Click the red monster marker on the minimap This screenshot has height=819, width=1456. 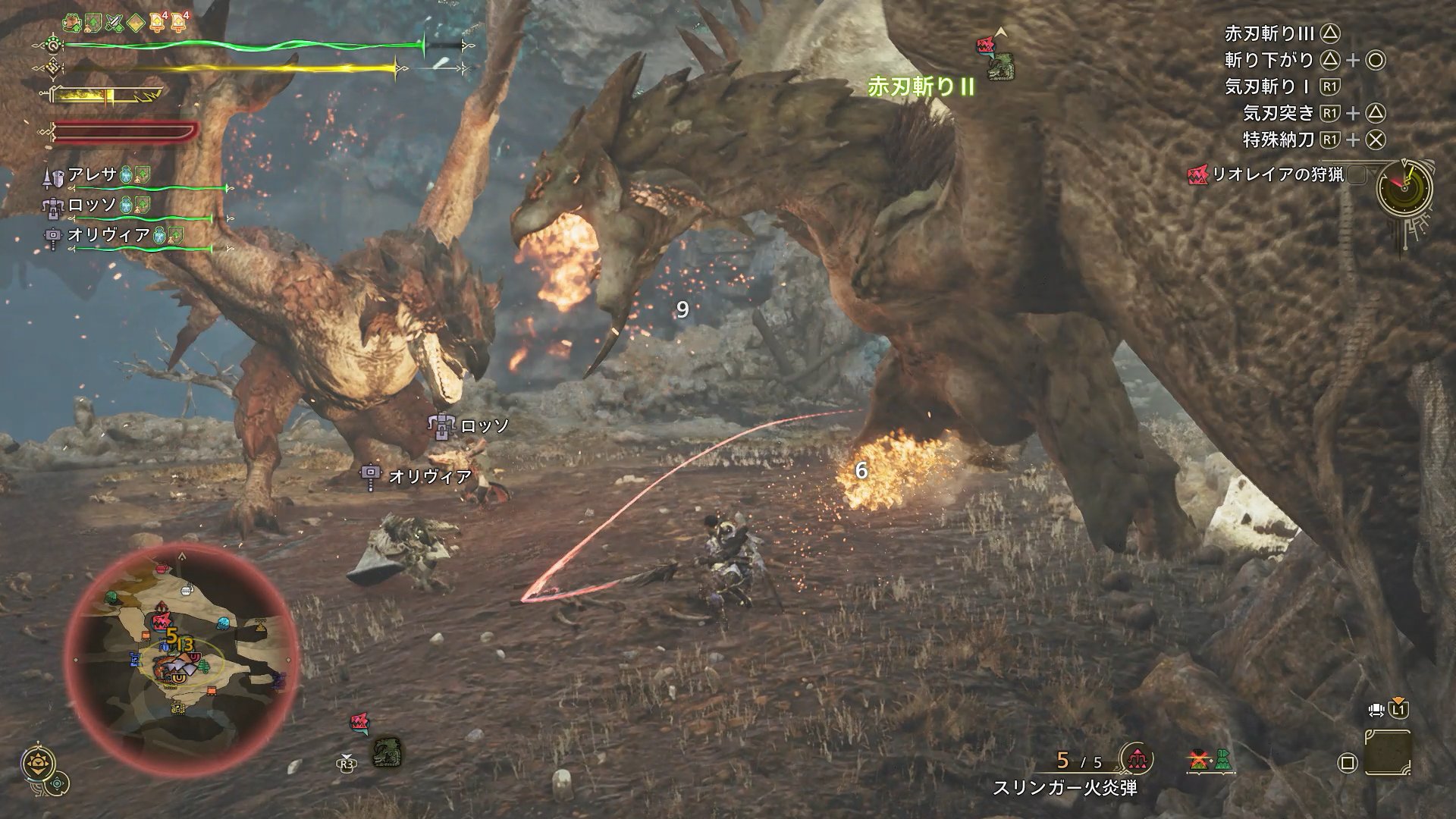click(162, 623)
